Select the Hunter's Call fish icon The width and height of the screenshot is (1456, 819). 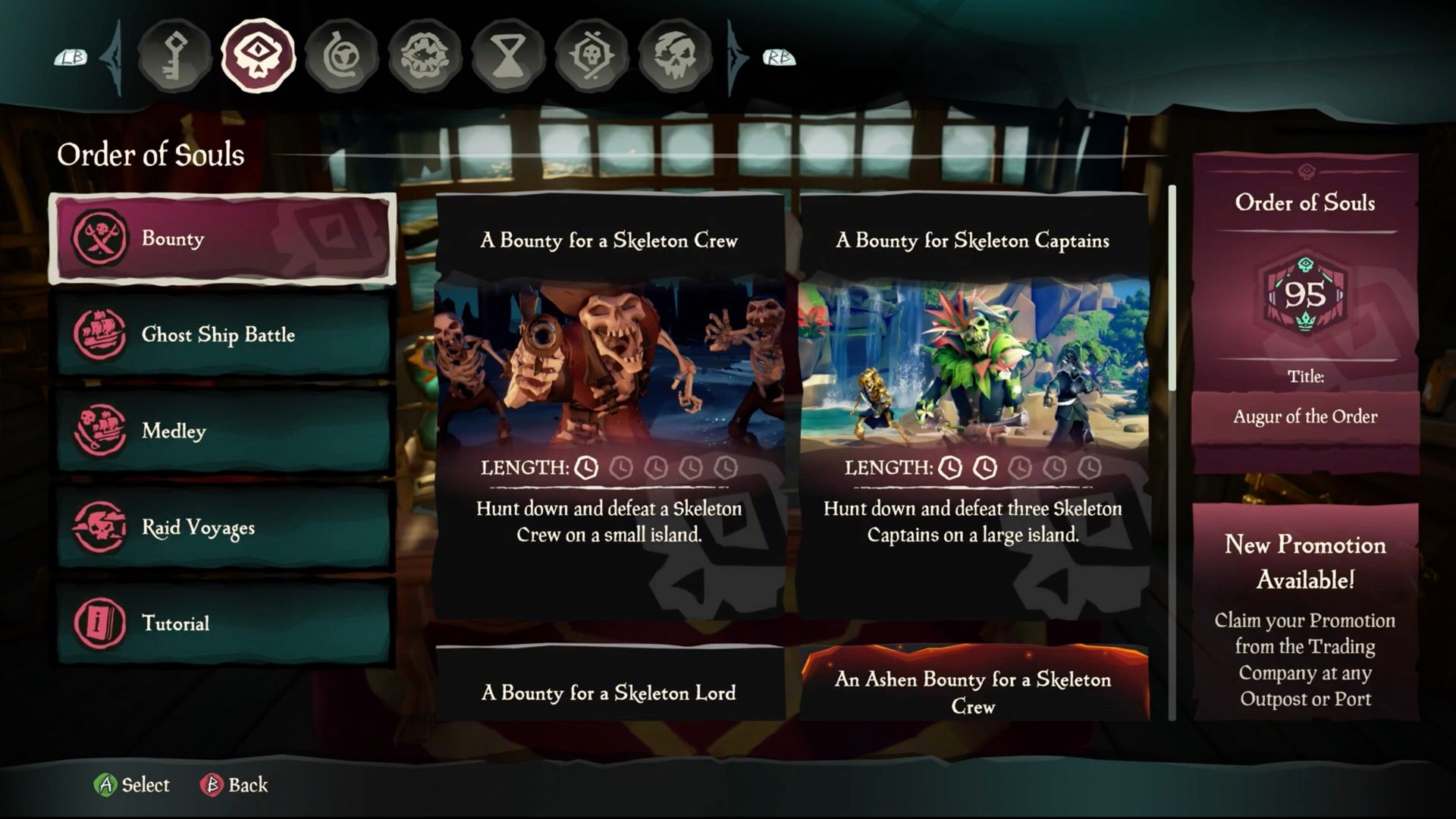425,55
